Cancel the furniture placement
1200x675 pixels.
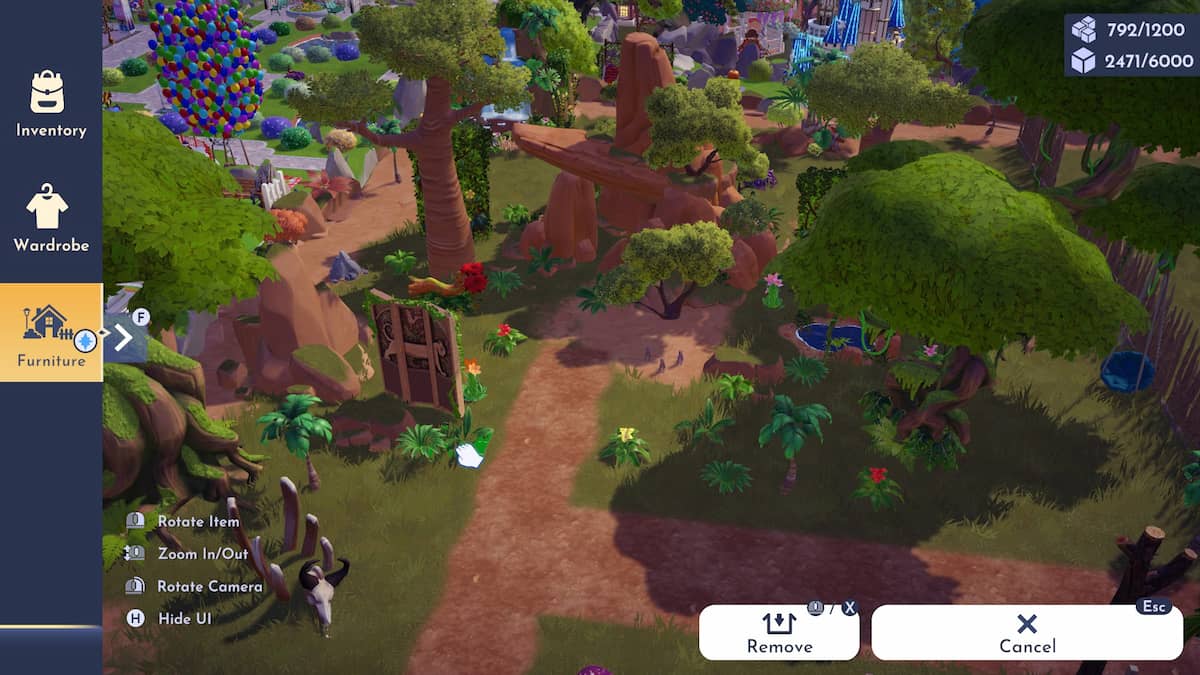point(1027,633)
